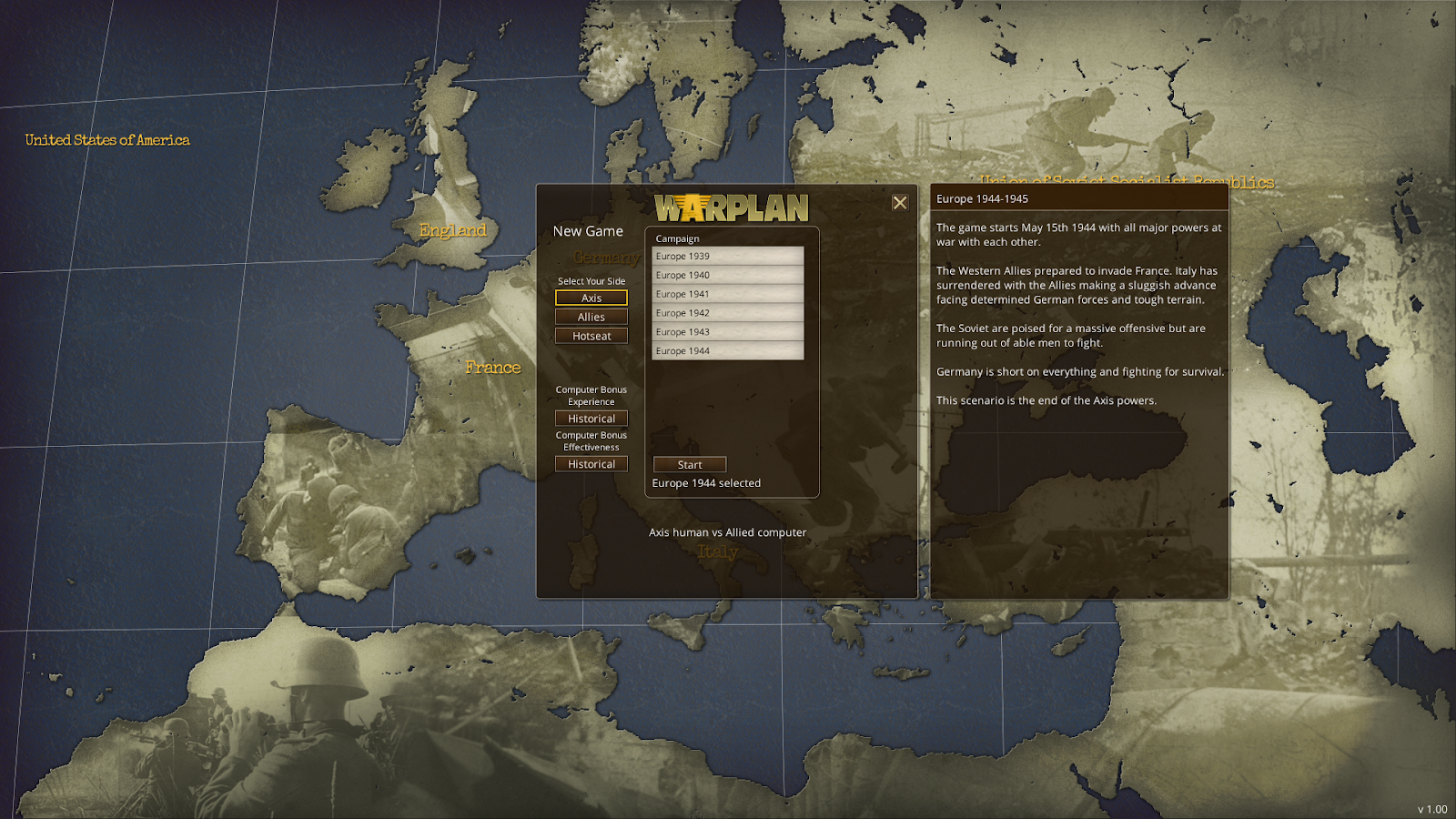Click the France label on the map
Screen dimensions: 1456x819
(x=493, y=367)
